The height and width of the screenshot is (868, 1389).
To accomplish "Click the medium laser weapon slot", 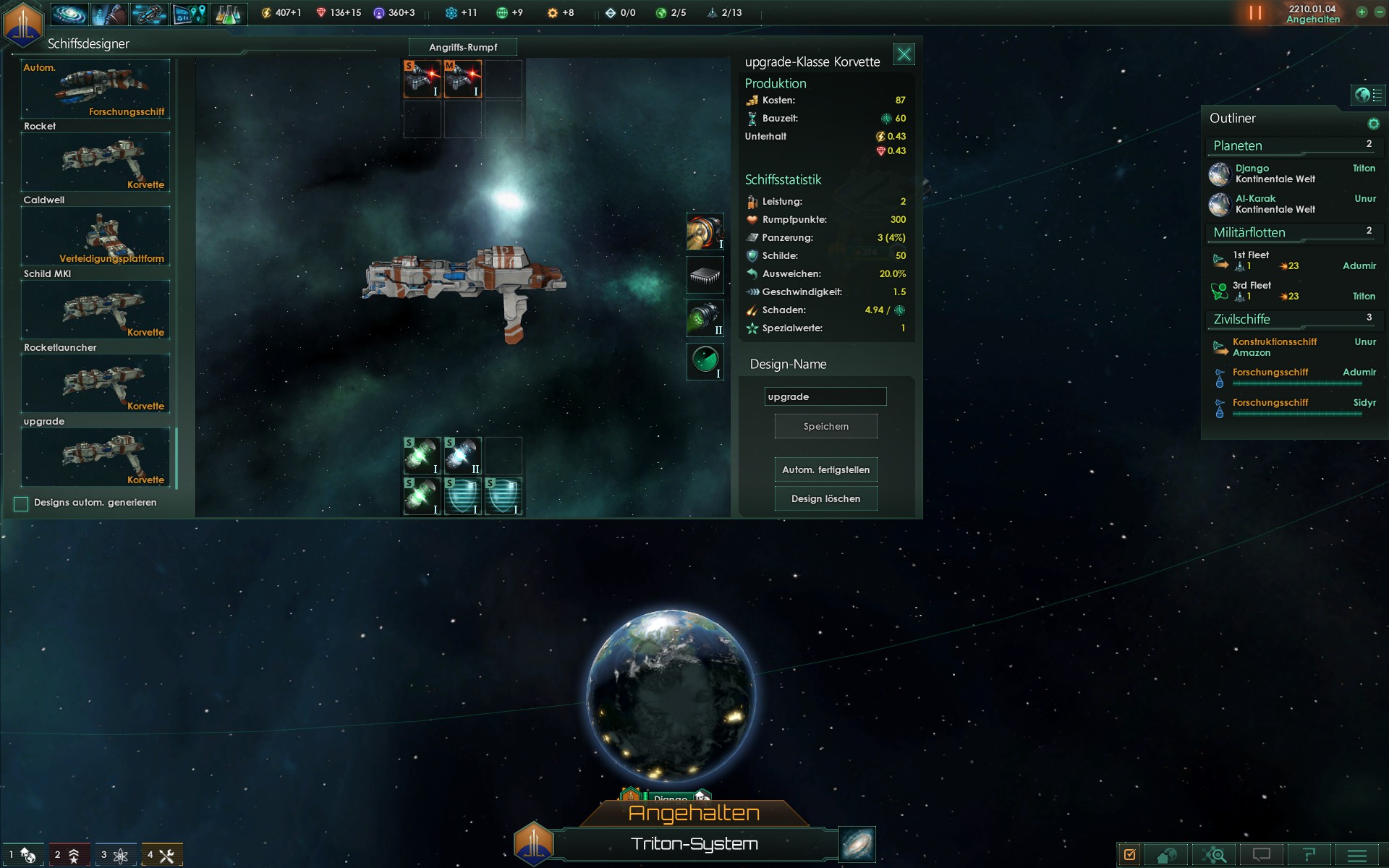I will [463, 79].
